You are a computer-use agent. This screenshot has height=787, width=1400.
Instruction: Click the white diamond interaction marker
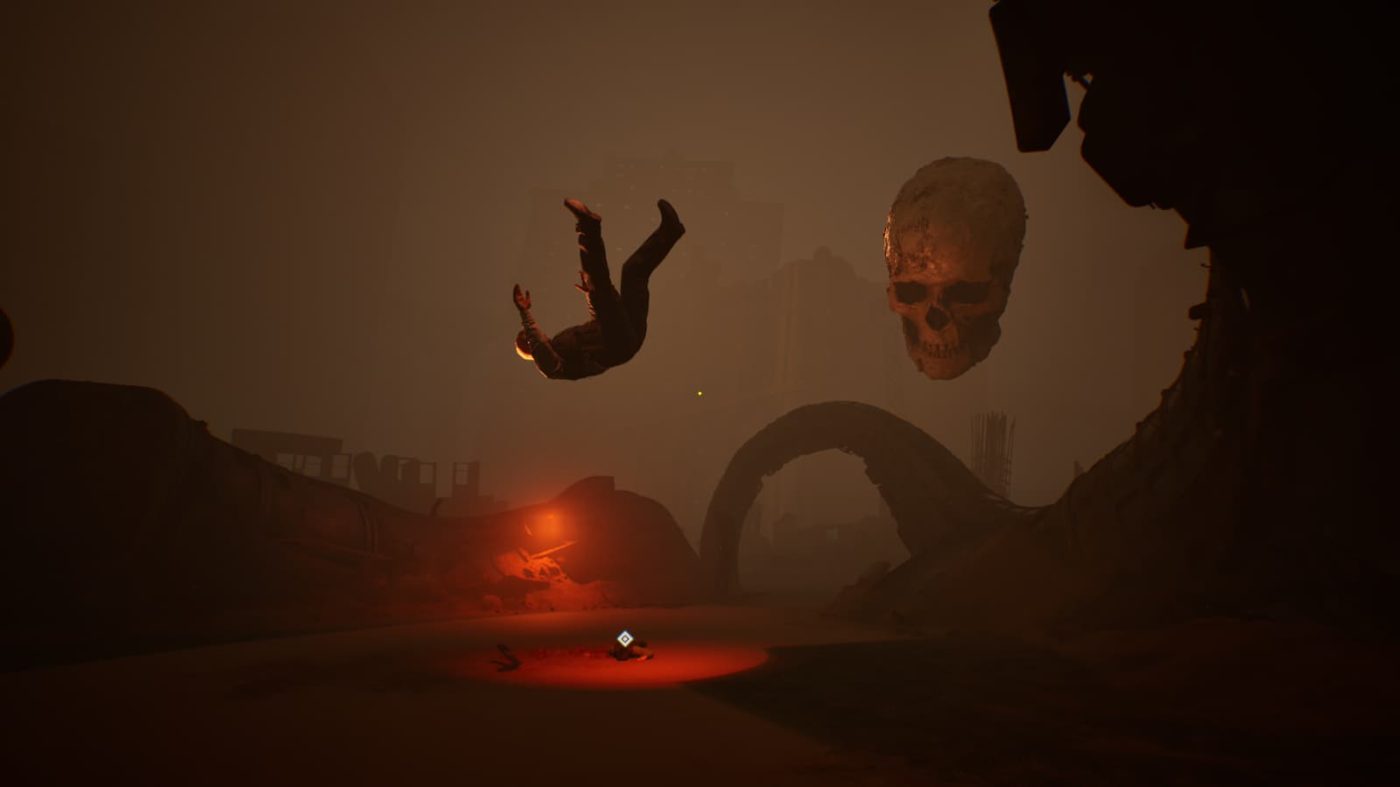point(625,638)
